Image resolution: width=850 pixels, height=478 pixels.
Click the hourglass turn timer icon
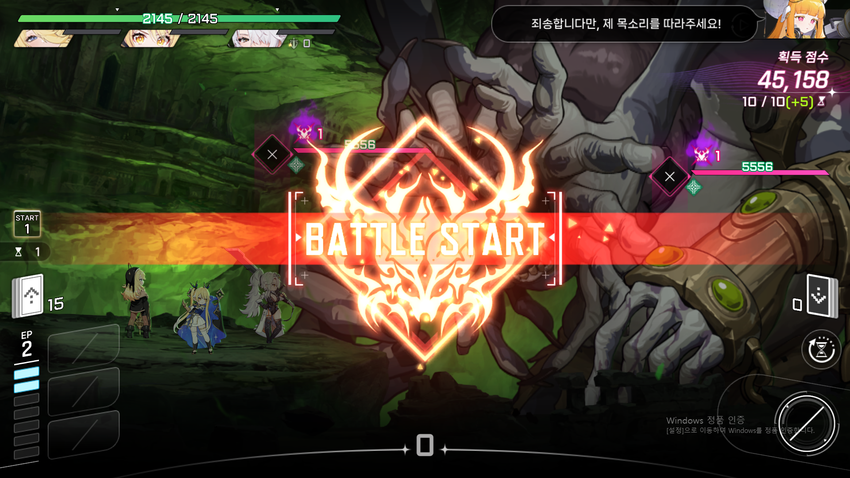click(821, 349)
